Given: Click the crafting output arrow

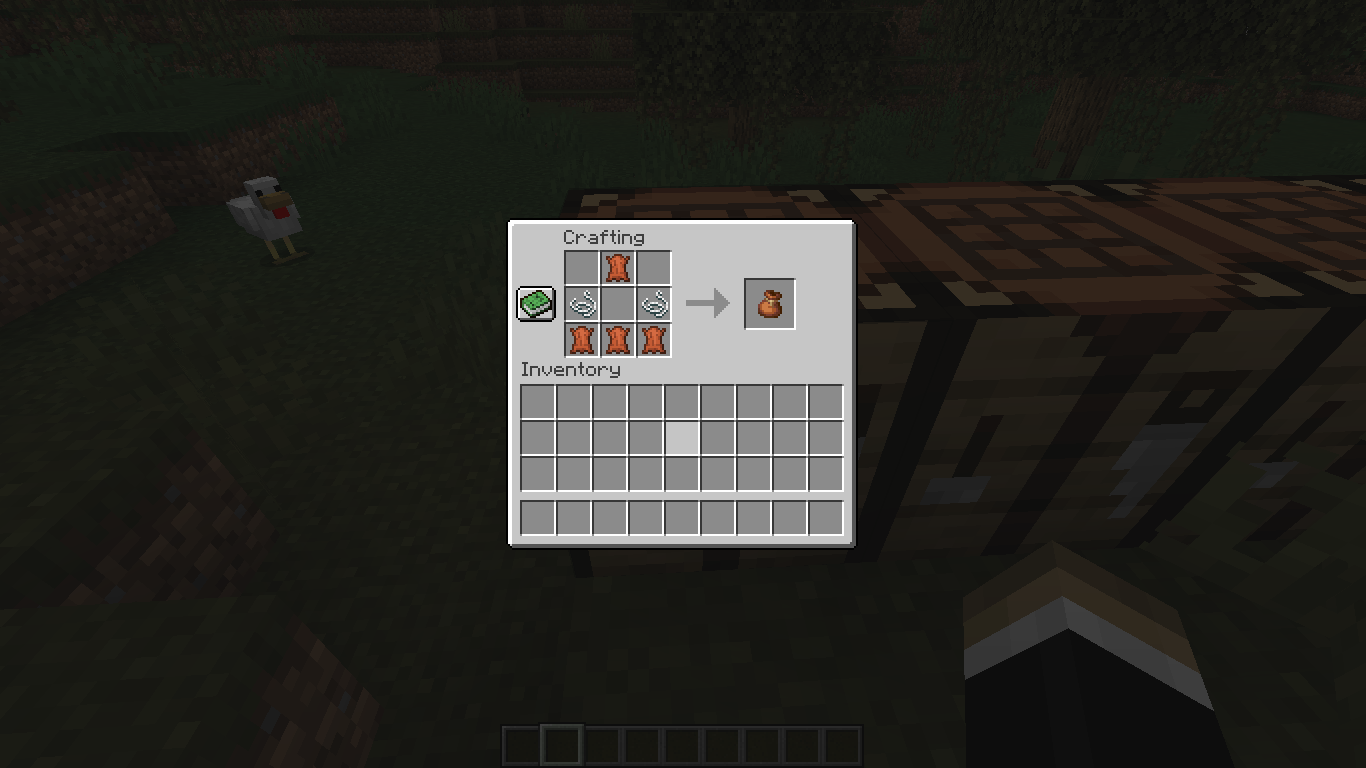Looking at the screenshot, I should coord(711,303).
